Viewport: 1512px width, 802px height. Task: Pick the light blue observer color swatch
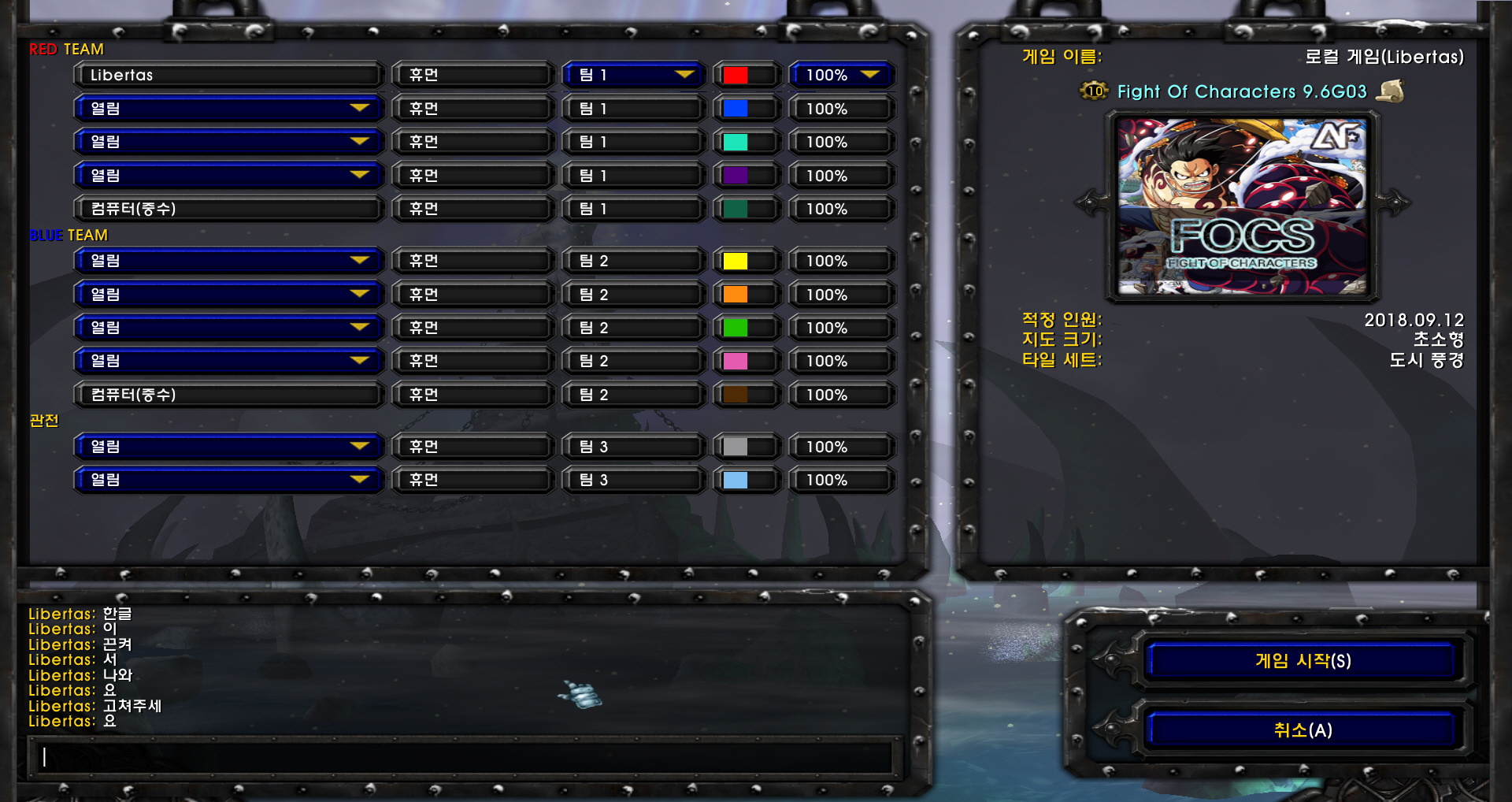pos(736,480)
